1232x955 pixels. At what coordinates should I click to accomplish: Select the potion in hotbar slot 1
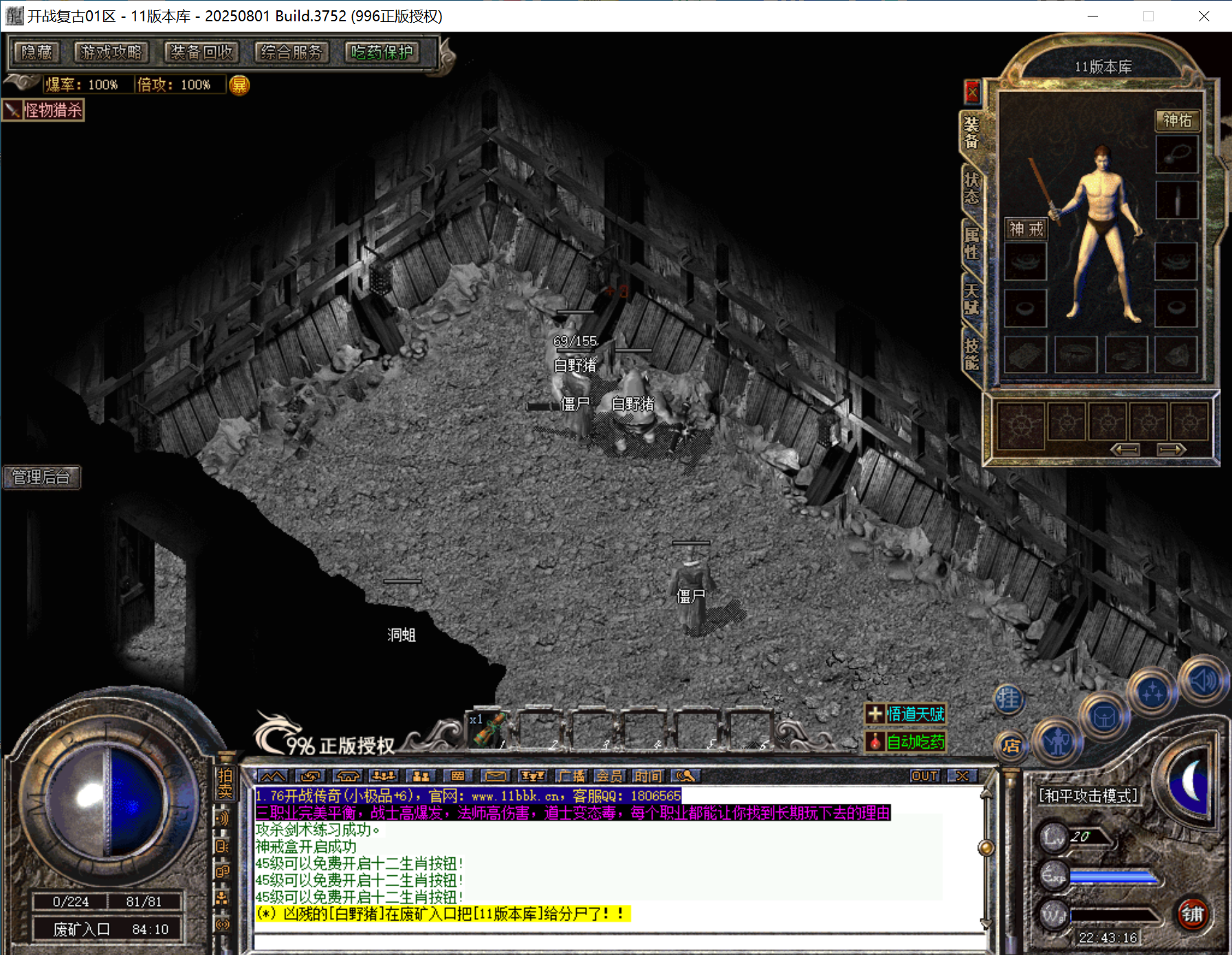pos(489,731)
